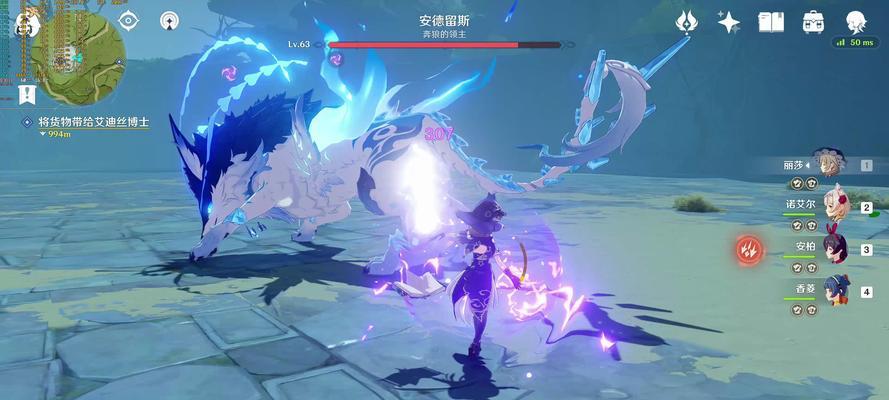The width and height of the screenshot is (889, 400).
Task: Switch to party member 香菱
Action: pos(828,290)
